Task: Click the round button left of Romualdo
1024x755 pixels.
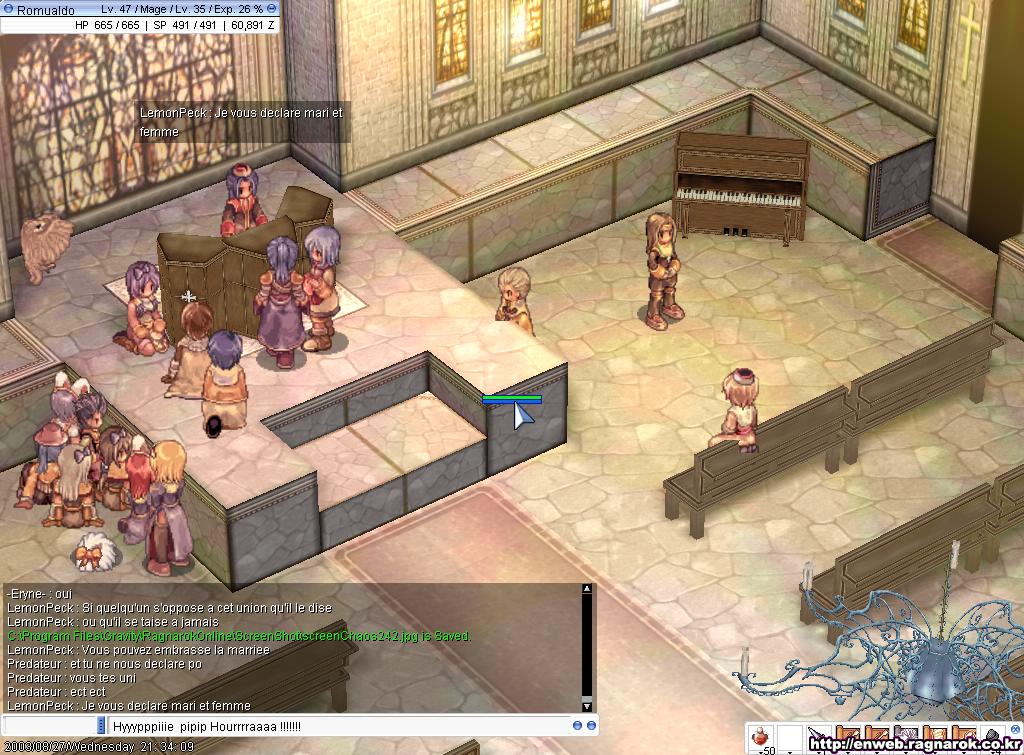Action: coord(8,9)
